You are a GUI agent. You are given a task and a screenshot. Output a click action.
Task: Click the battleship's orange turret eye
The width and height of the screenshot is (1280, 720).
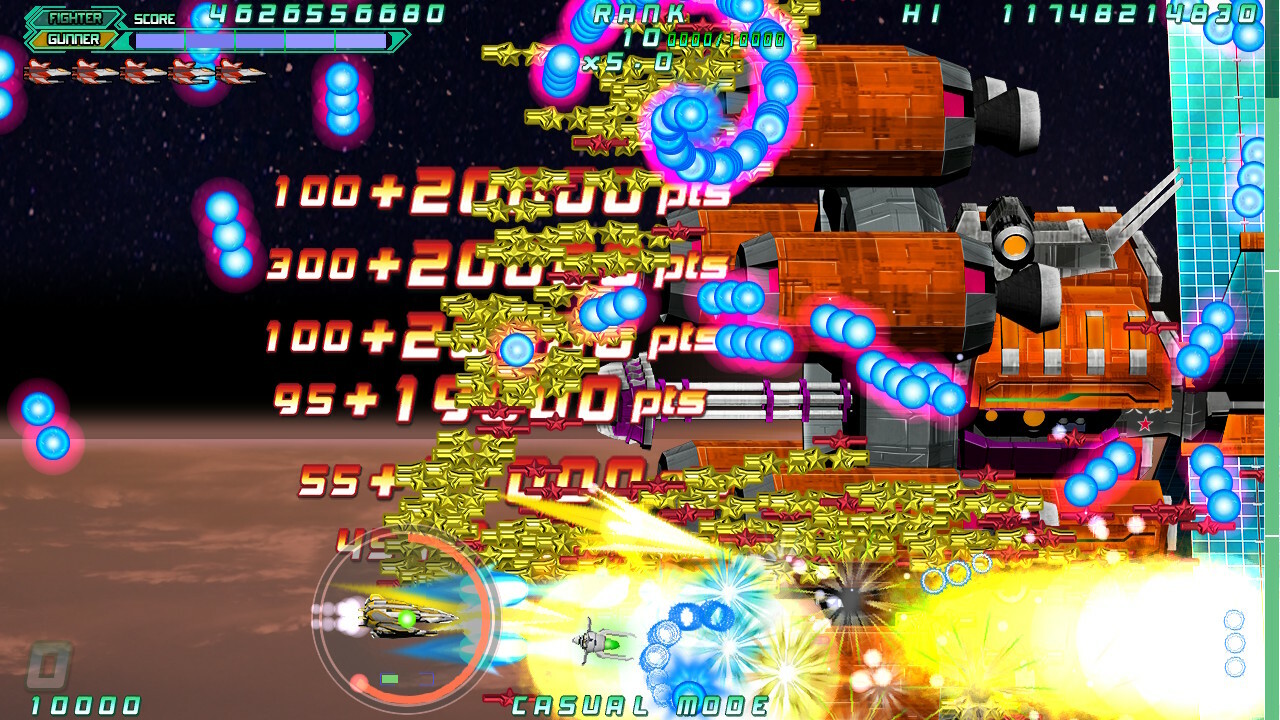[x=1014, y=245]
